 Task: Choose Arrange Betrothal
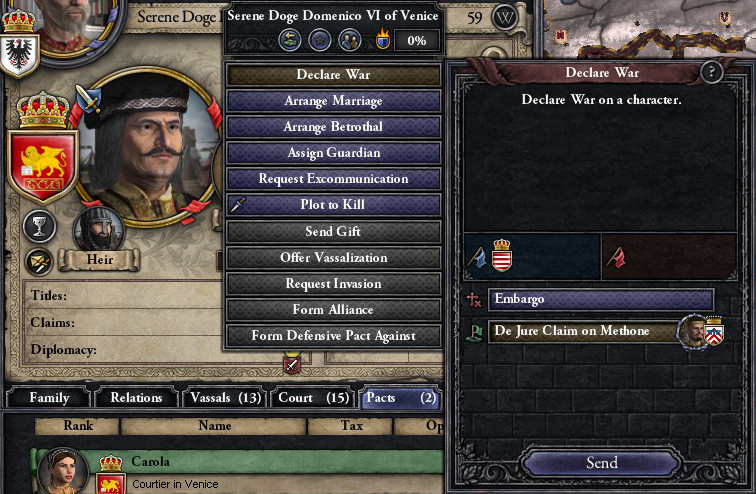333,127
